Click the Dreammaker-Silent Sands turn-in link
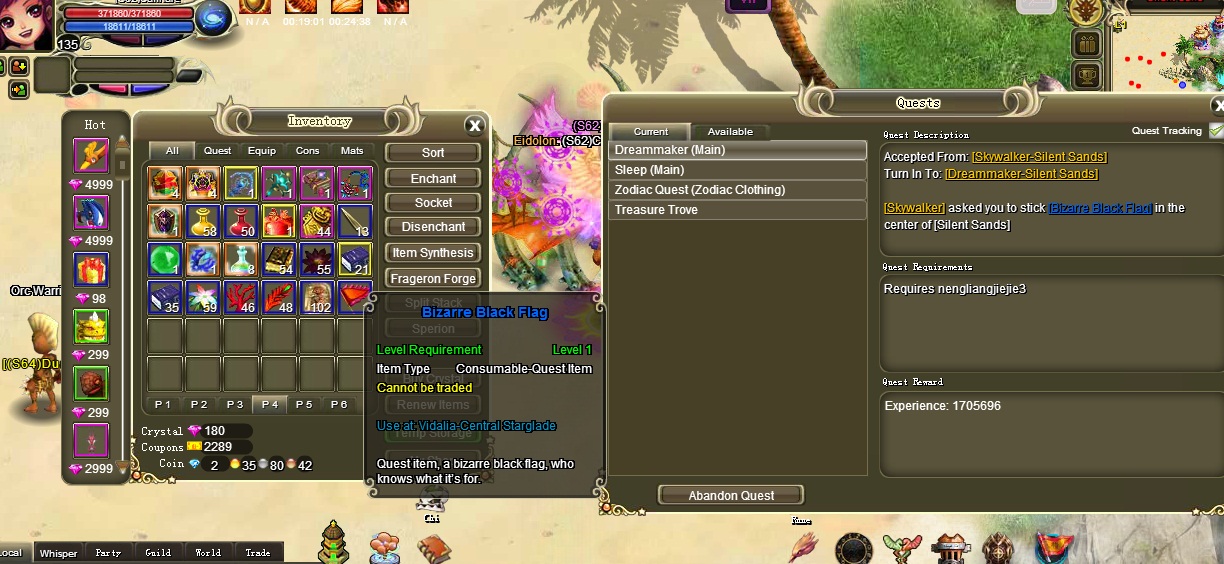The height and width of the screenshot is (564, 1224). click(x=1021, y=174)
